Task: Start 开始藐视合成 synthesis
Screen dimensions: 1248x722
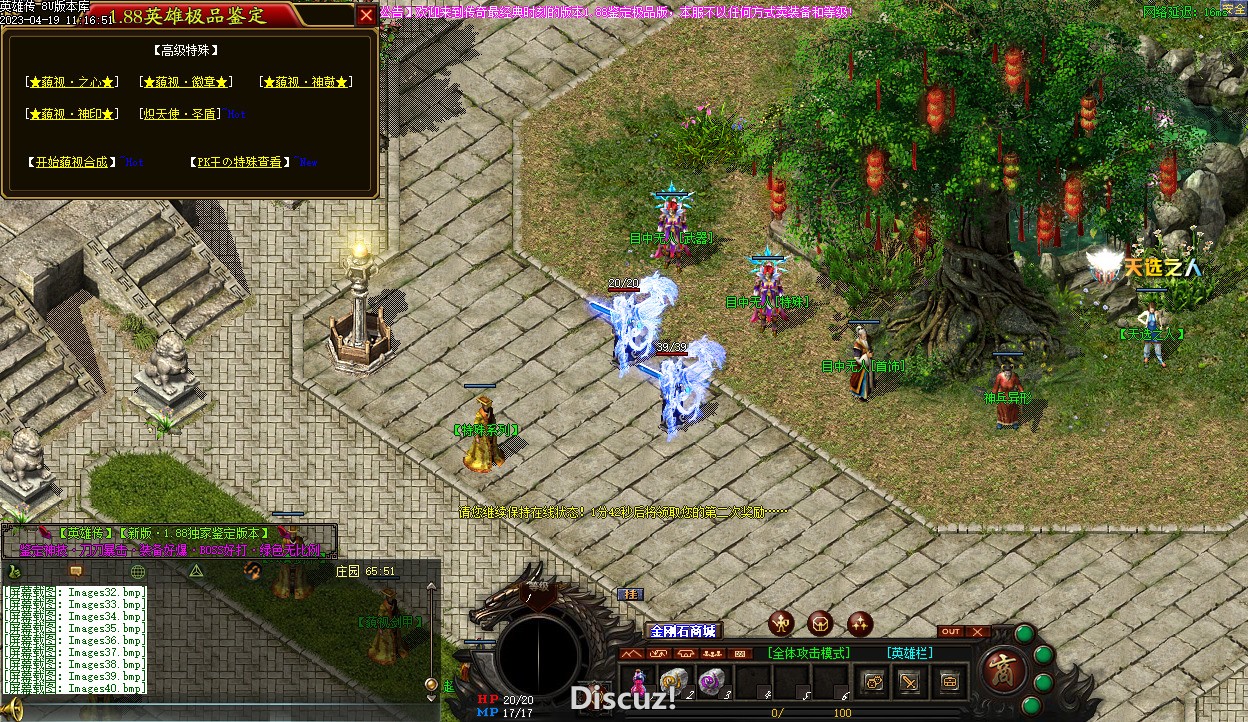Action: 71,162
